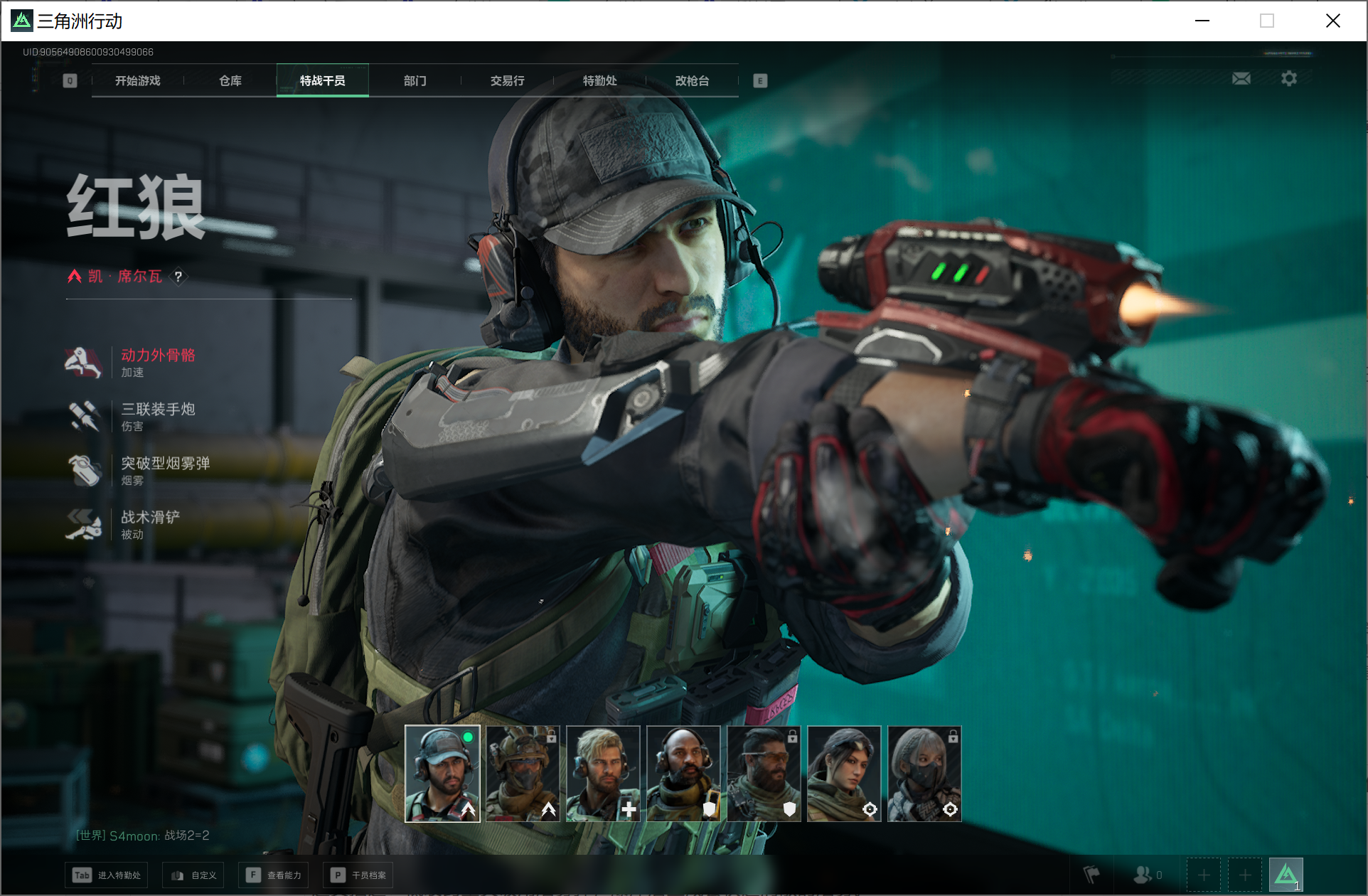The image size is (1368, 896).
Task: Pick the bald bearded operator with shield icon
Action: click(683, 774)
